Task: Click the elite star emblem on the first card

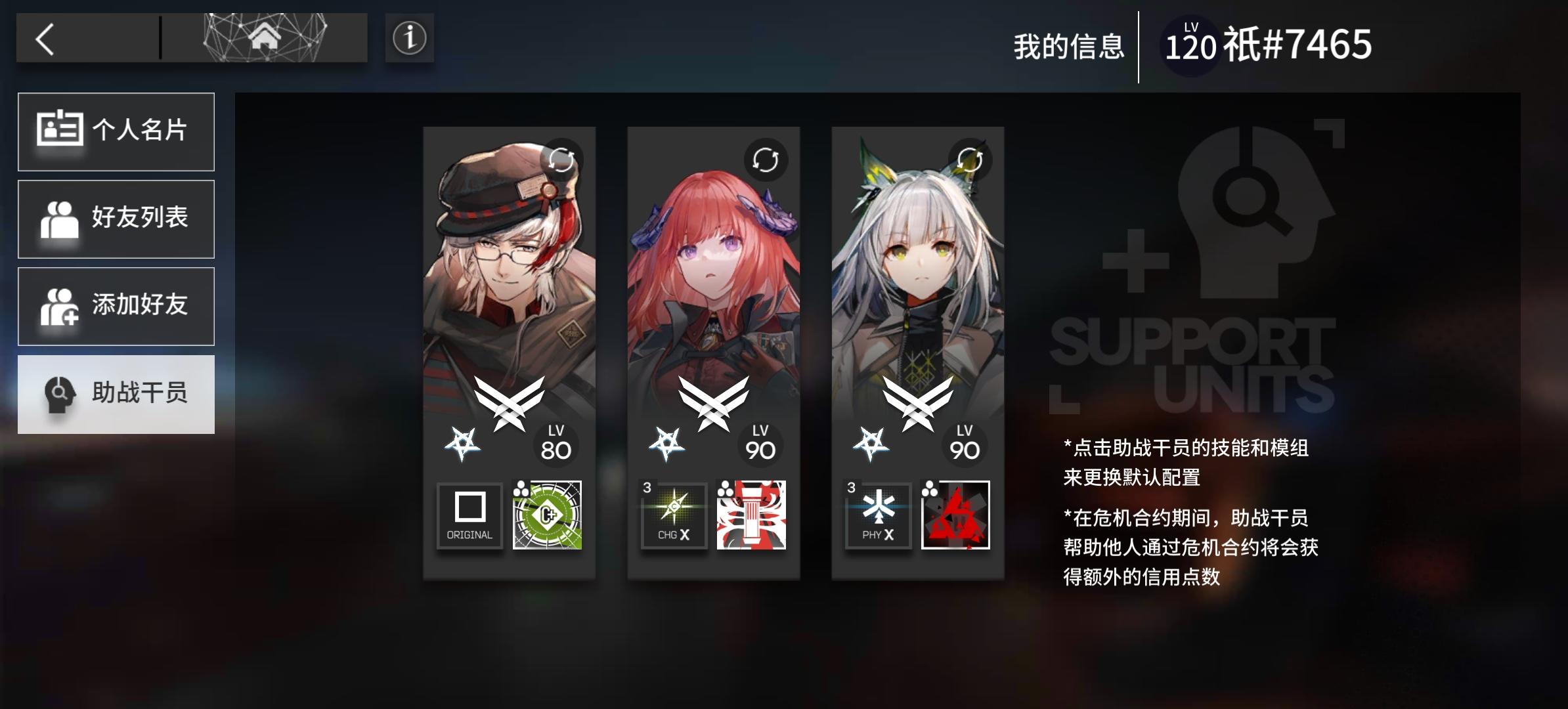Action: pyautogui.click(x=462, y=440)
